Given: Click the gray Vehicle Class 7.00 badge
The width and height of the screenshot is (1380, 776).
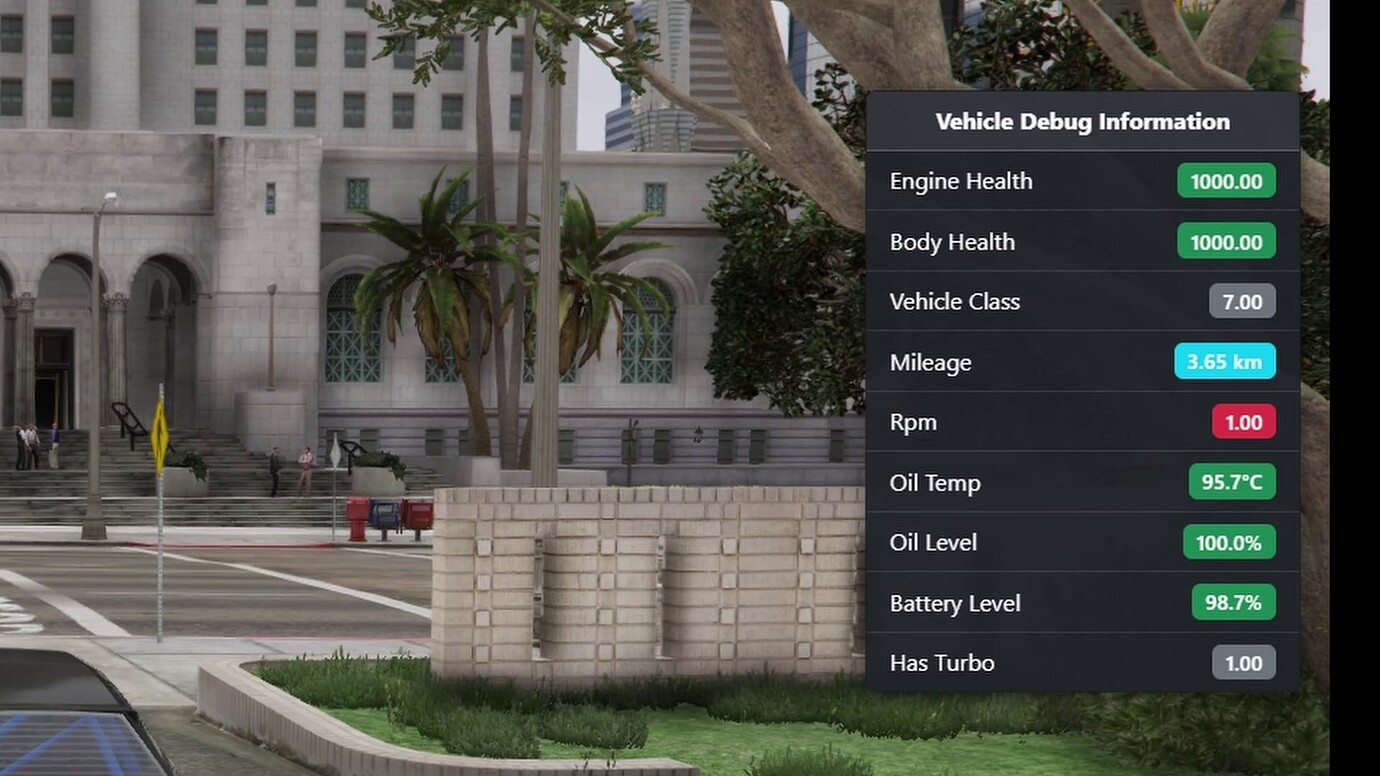Looking at the screenshot, I should pos(1242,301).
